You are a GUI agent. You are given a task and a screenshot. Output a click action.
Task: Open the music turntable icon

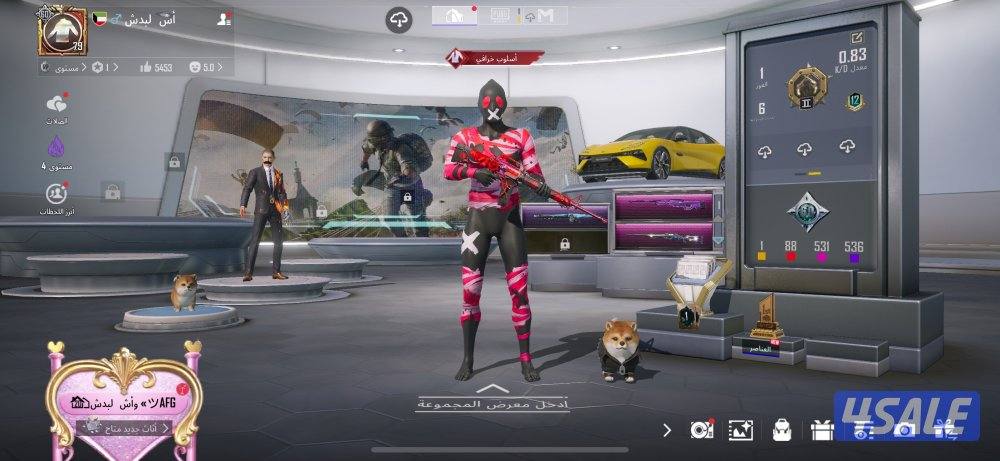[x=701, y=430]
